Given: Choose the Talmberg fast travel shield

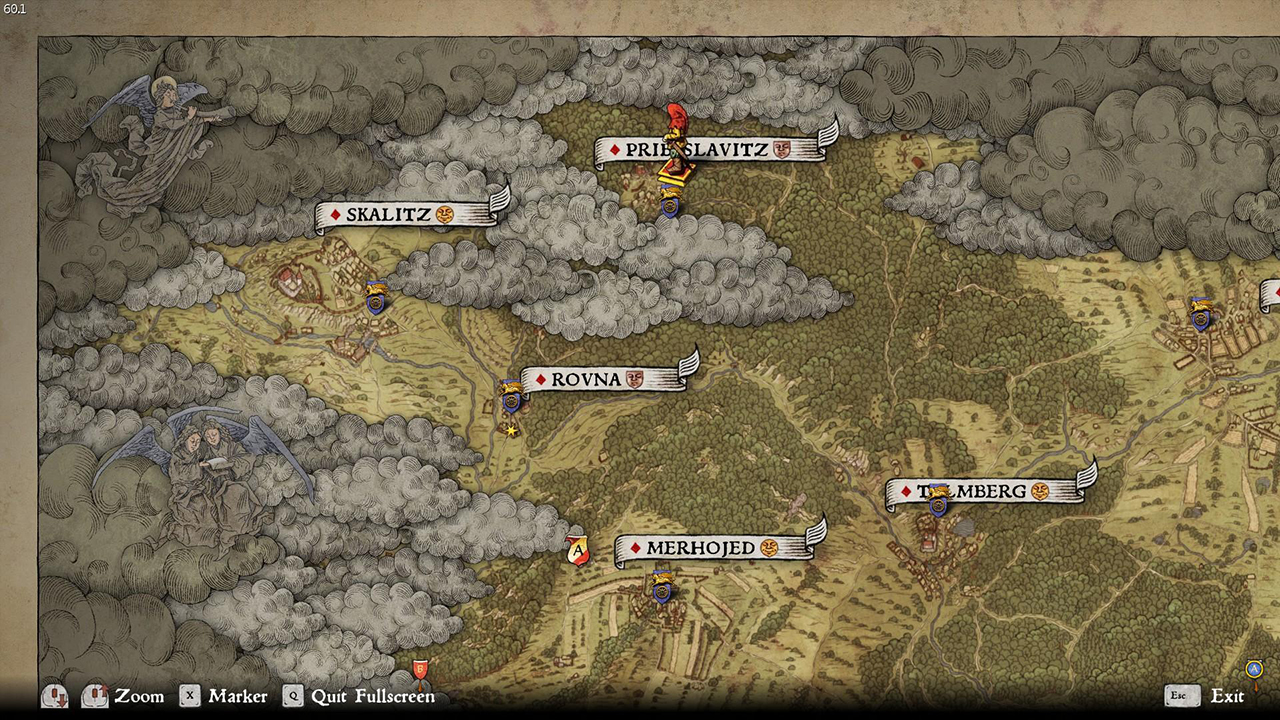Looking at the screenshot, I should click(x=938, y=499).
